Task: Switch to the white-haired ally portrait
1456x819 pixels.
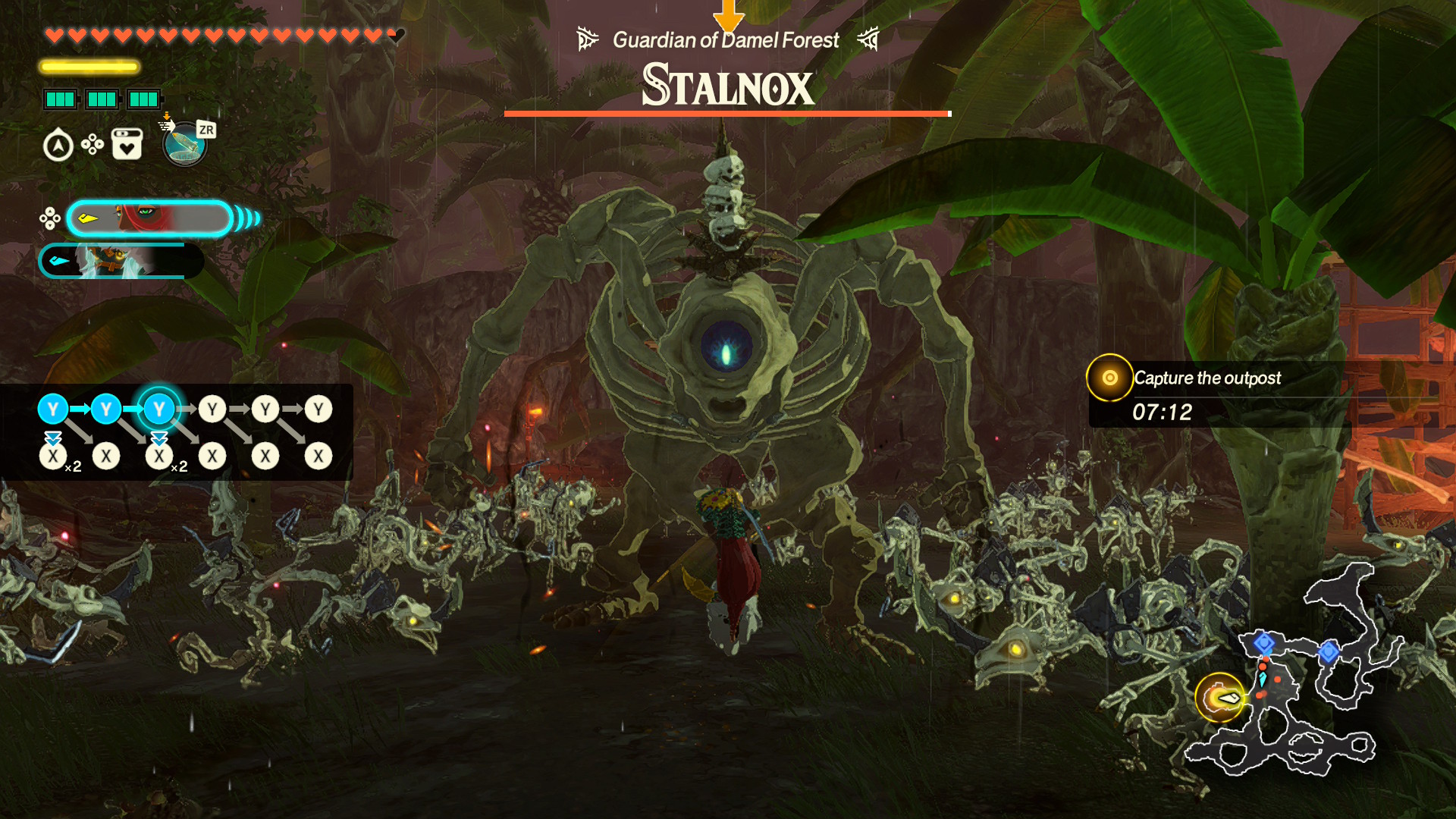Action: tap(120, 262)
